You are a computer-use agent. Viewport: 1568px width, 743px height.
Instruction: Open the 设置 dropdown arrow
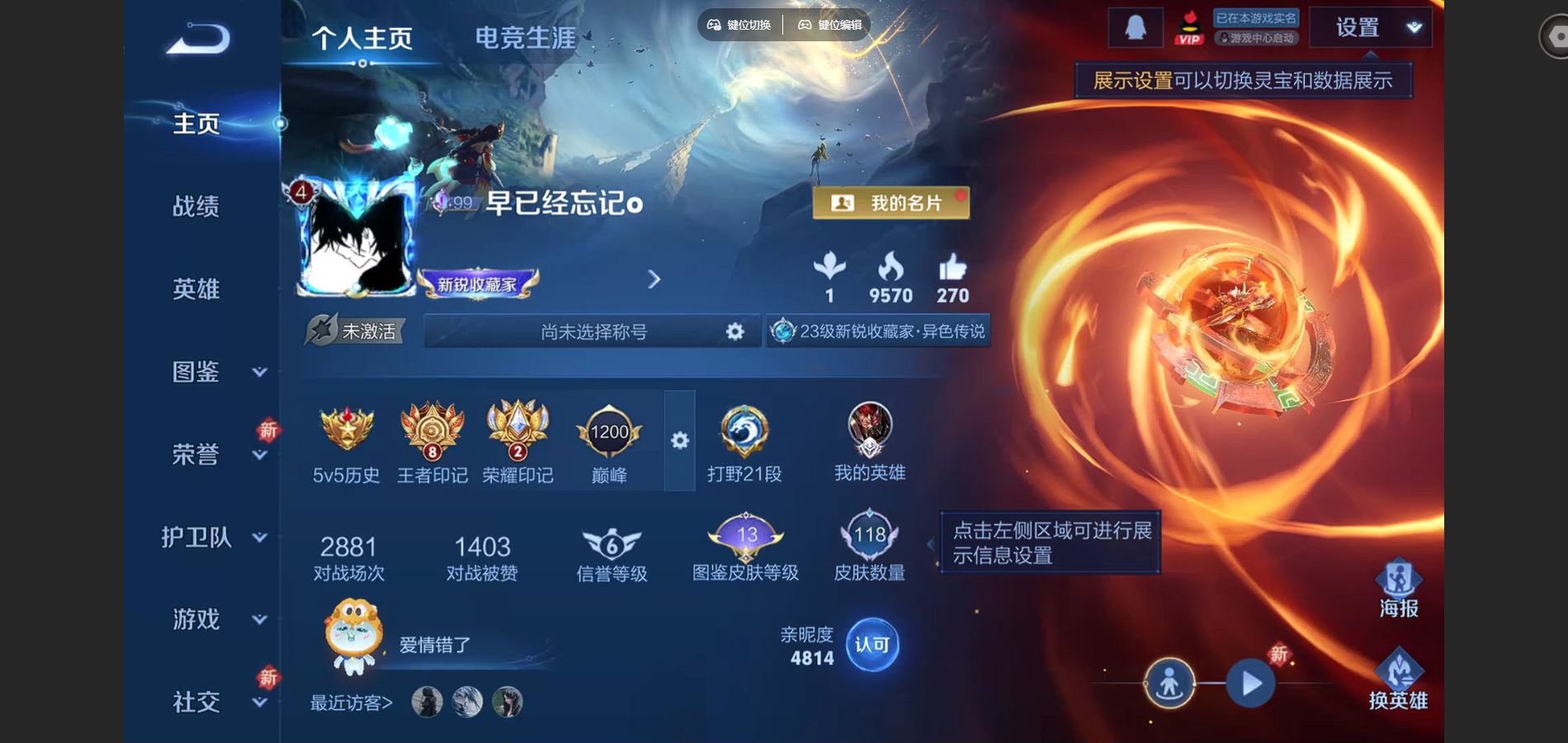[1413, 27]
